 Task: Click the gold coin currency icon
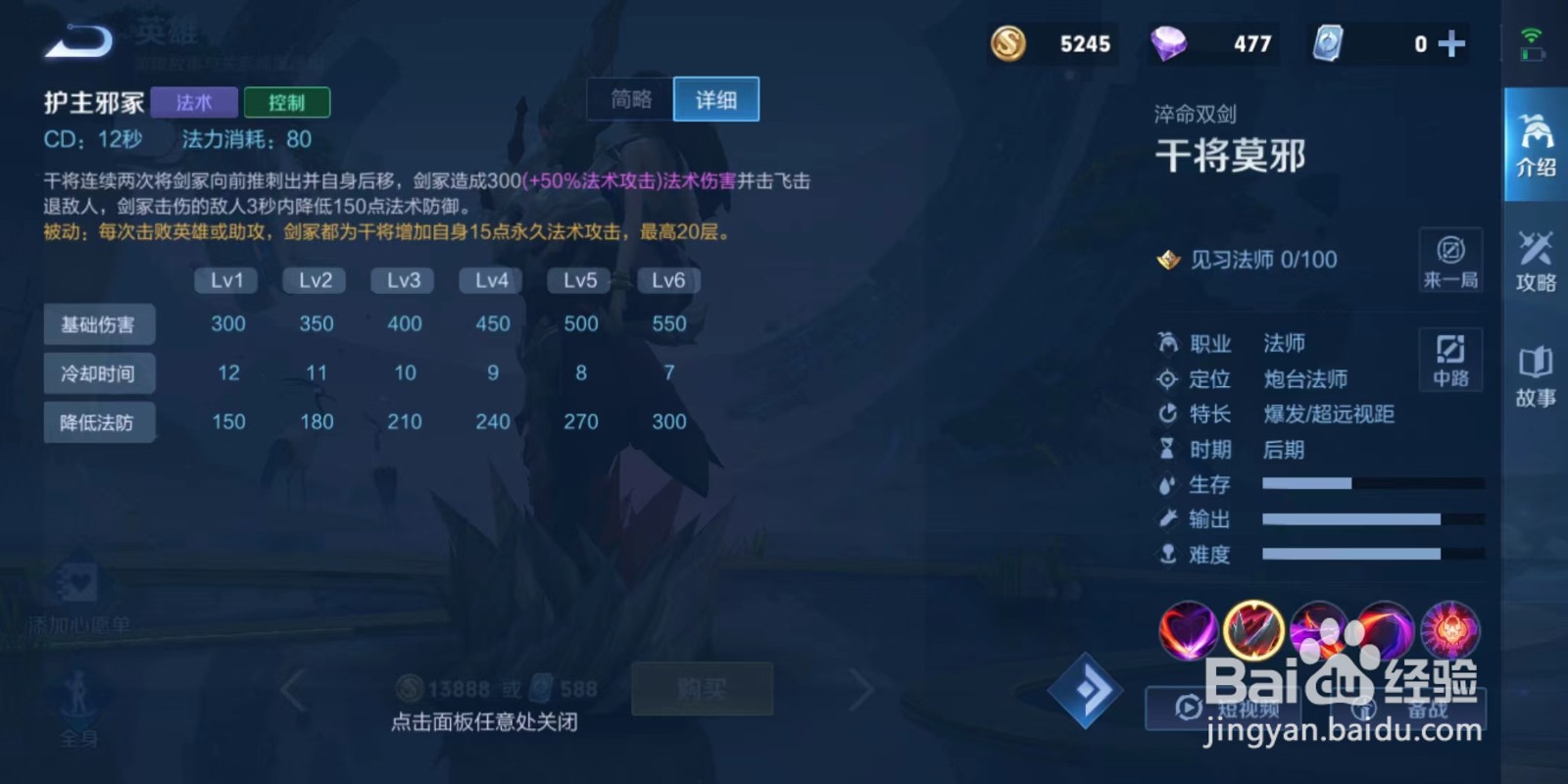[x=1008, y=43]
